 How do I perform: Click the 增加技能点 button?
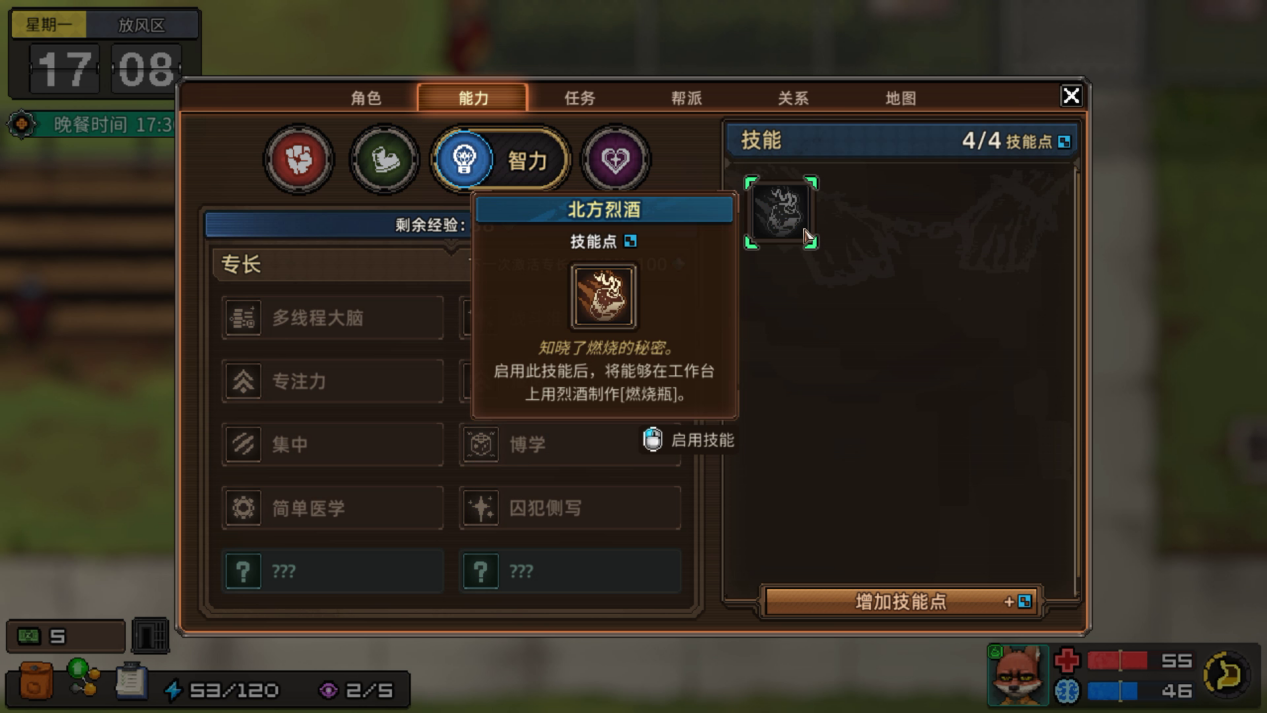902,601
